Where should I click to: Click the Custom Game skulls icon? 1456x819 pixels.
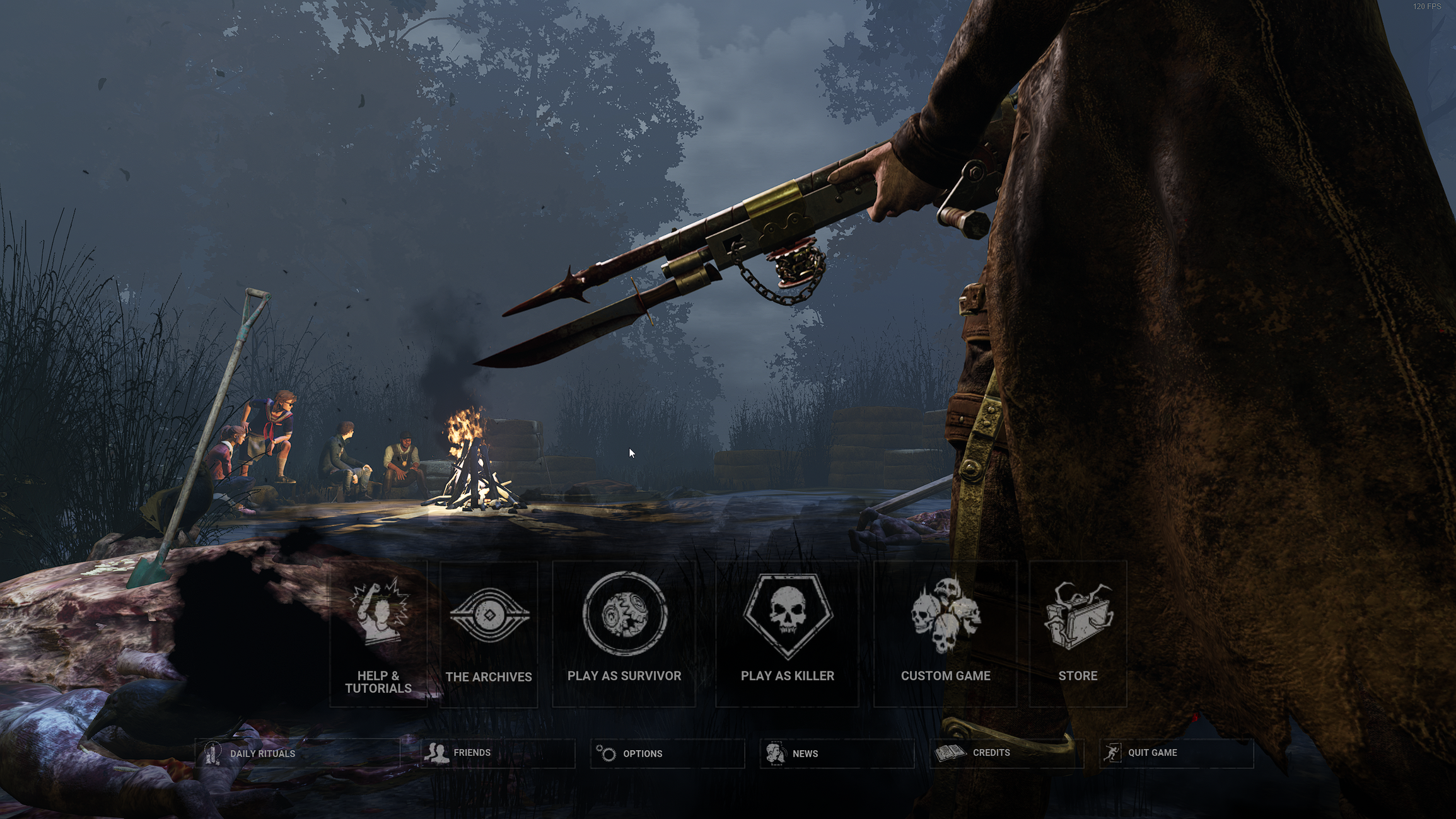946,617
